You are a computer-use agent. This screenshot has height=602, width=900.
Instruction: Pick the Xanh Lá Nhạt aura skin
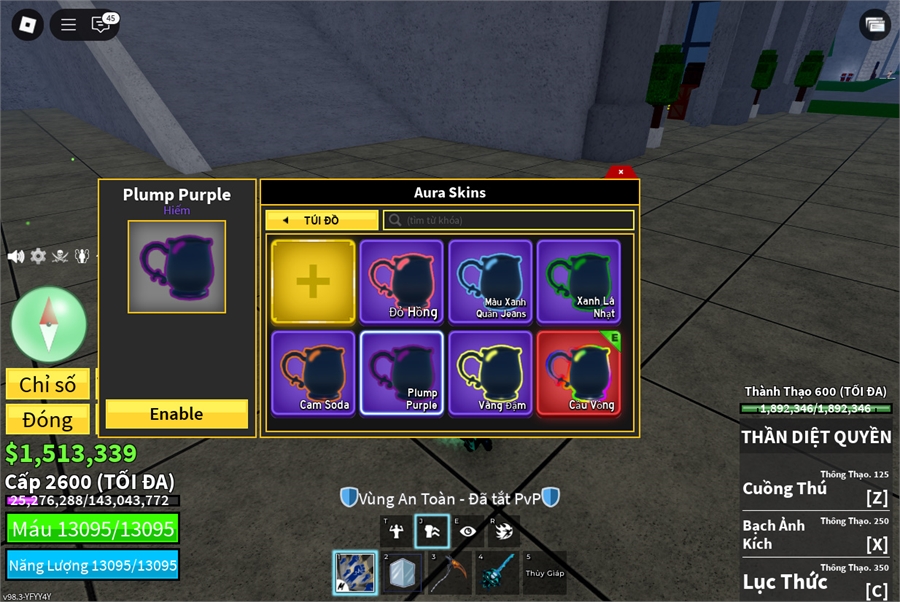(x=578, y=283)
